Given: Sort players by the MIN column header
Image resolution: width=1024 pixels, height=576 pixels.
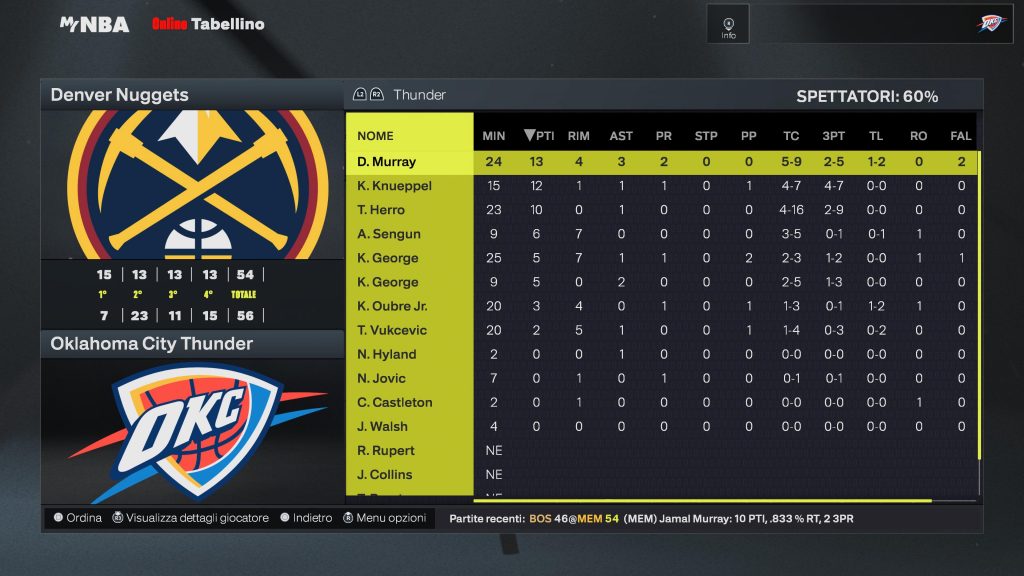Looking at the screenshot, I should 494,136.
